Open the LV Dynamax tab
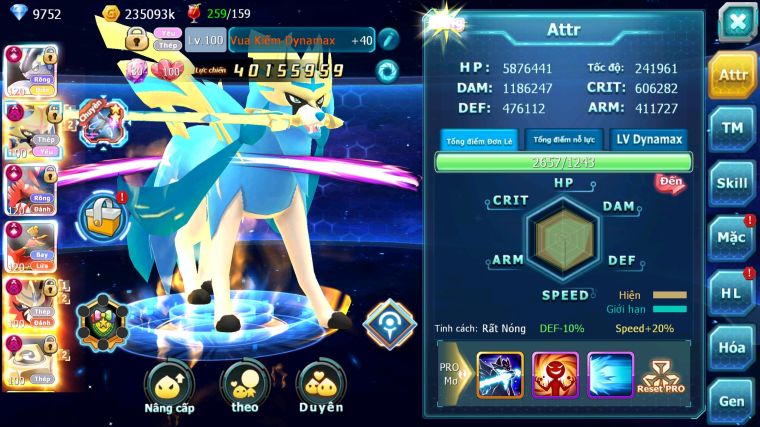760x427 pixels. point(651,140)
